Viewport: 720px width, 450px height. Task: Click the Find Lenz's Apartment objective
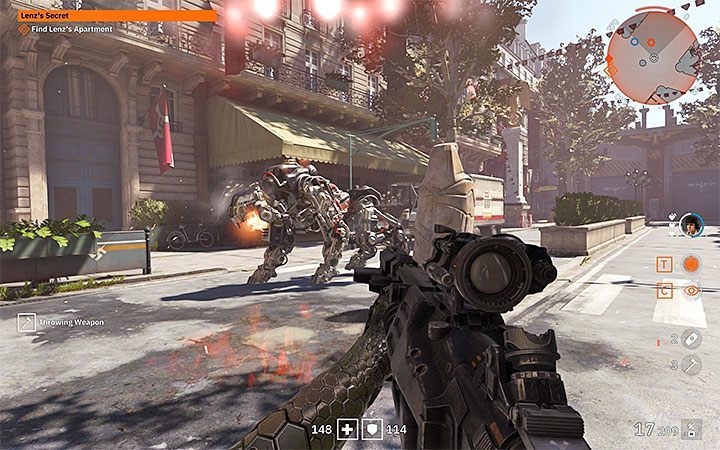(x=63, y=29)
